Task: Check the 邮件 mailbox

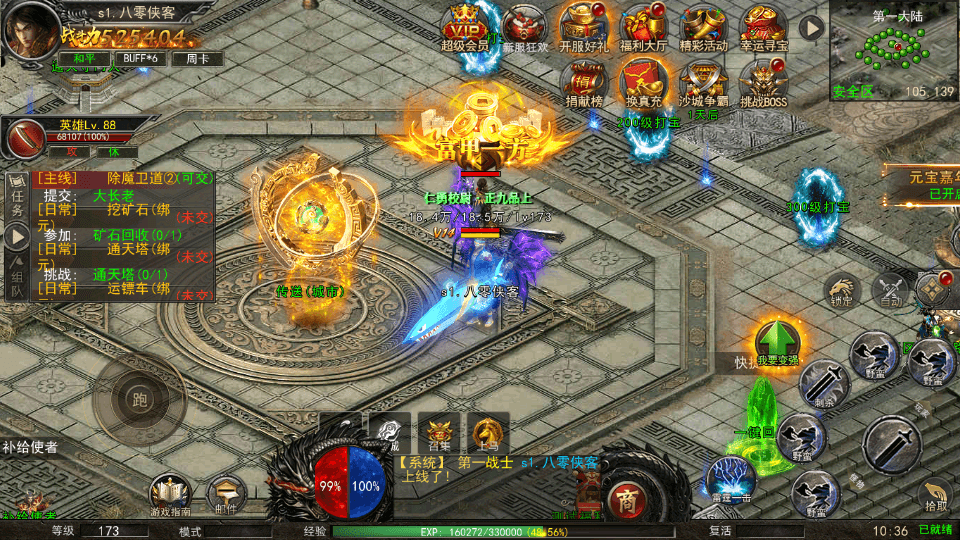Action: 227,491
